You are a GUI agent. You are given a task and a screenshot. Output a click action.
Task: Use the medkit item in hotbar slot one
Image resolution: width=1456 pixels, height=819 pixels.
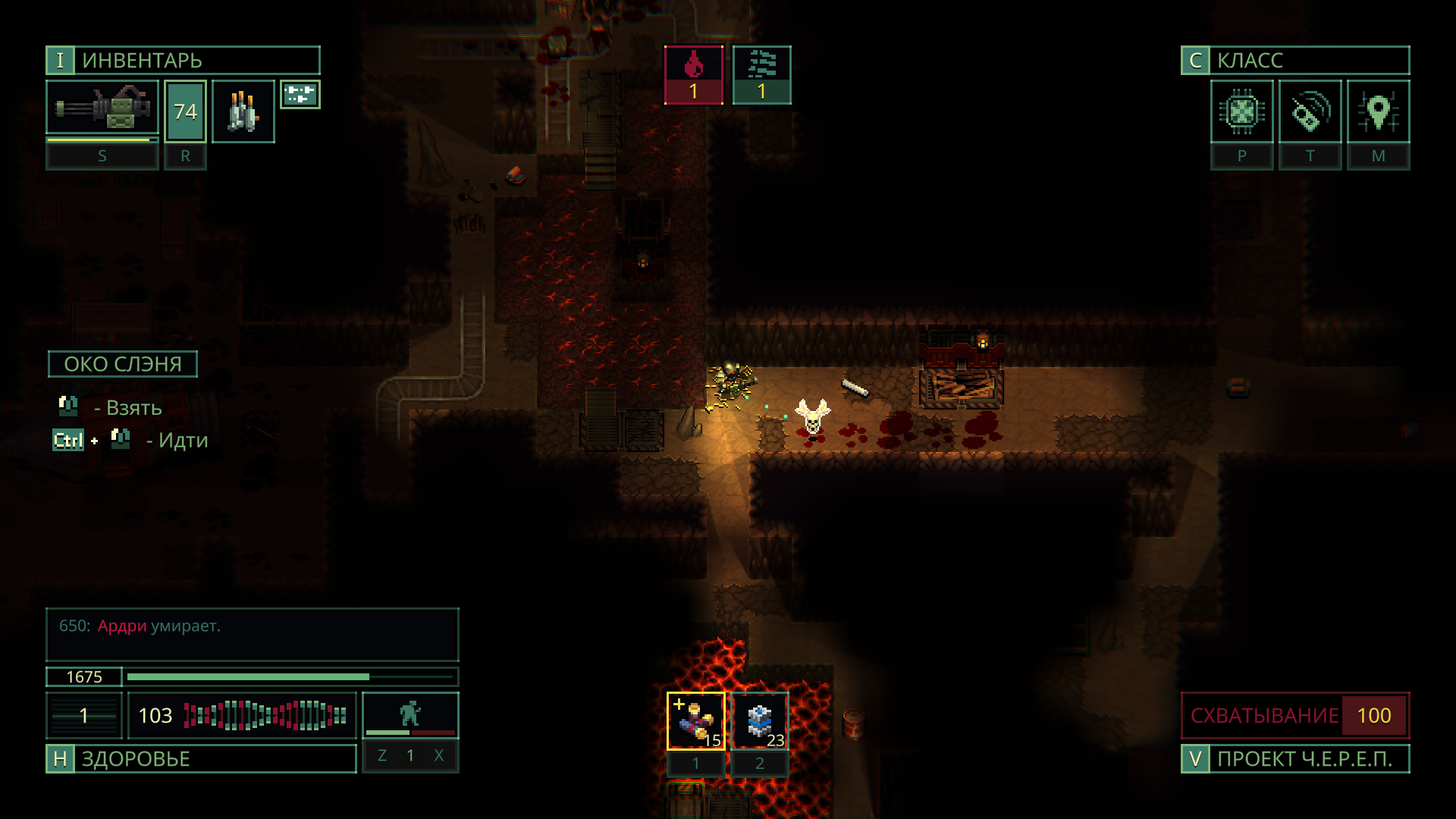click(695, 721)
